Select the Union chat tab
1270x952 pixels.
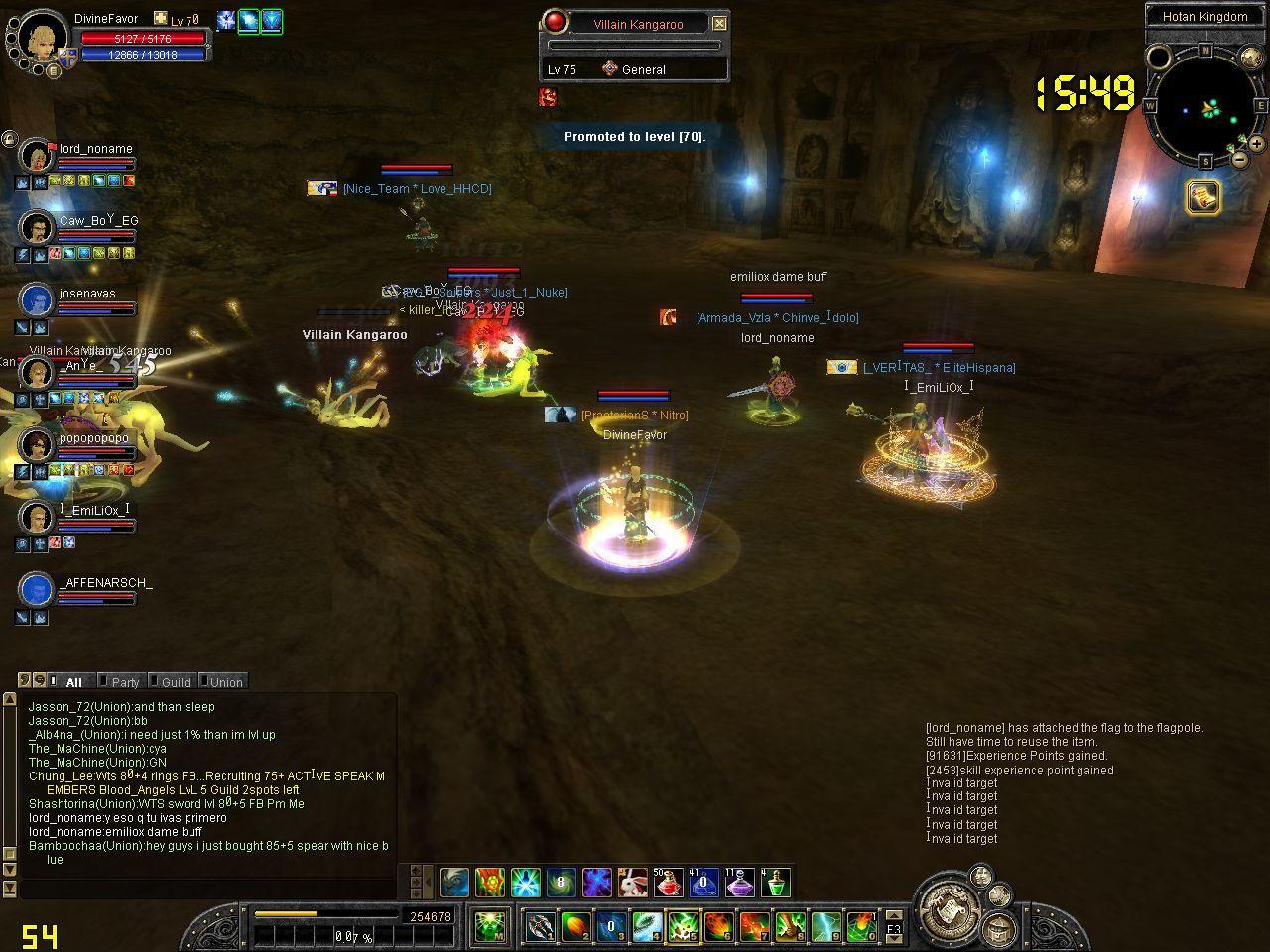pos(225,682)
